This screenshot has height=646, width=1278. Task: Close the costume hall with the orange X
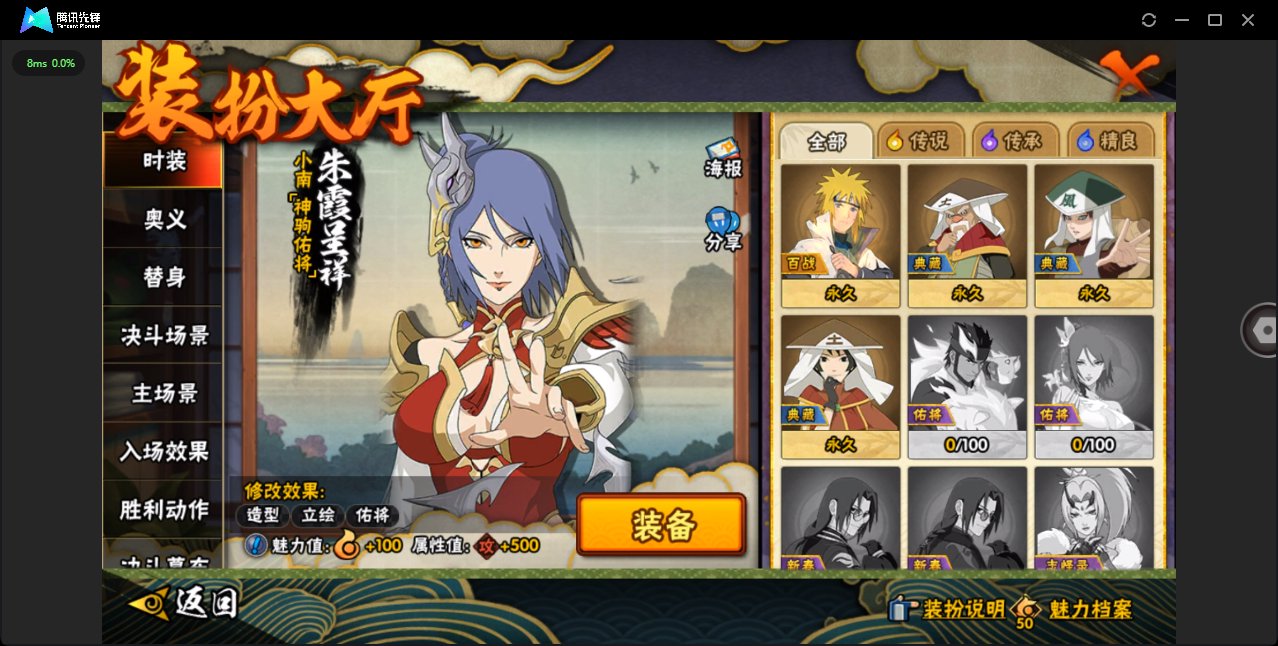tap(1129, 73)
